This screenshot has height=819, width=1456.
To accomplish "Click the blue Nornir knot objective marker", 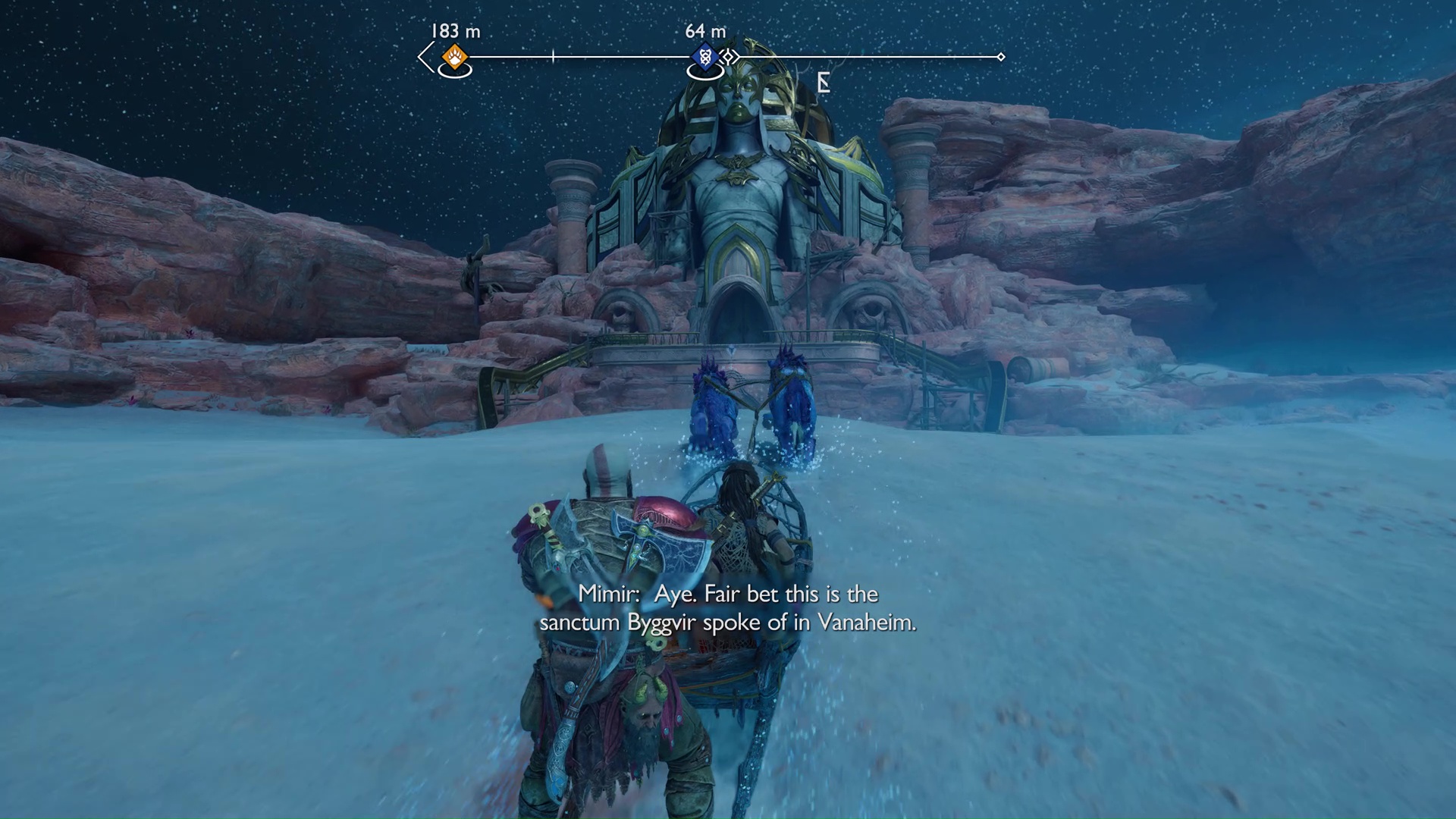I will click(705, 57).
